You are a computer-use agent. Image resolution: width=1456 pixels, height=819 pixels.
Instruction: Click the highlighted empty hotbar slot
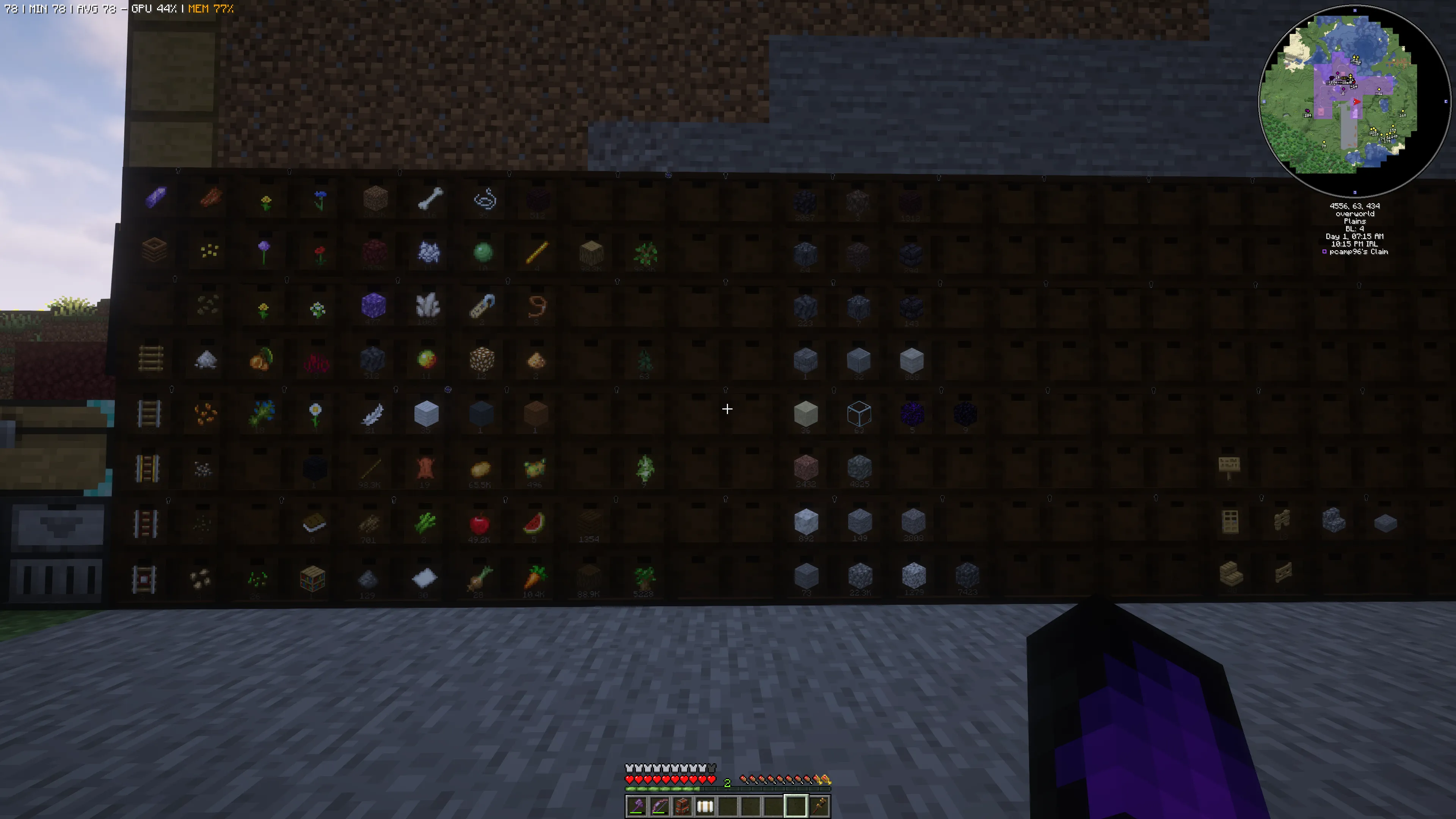coord(796,806)
